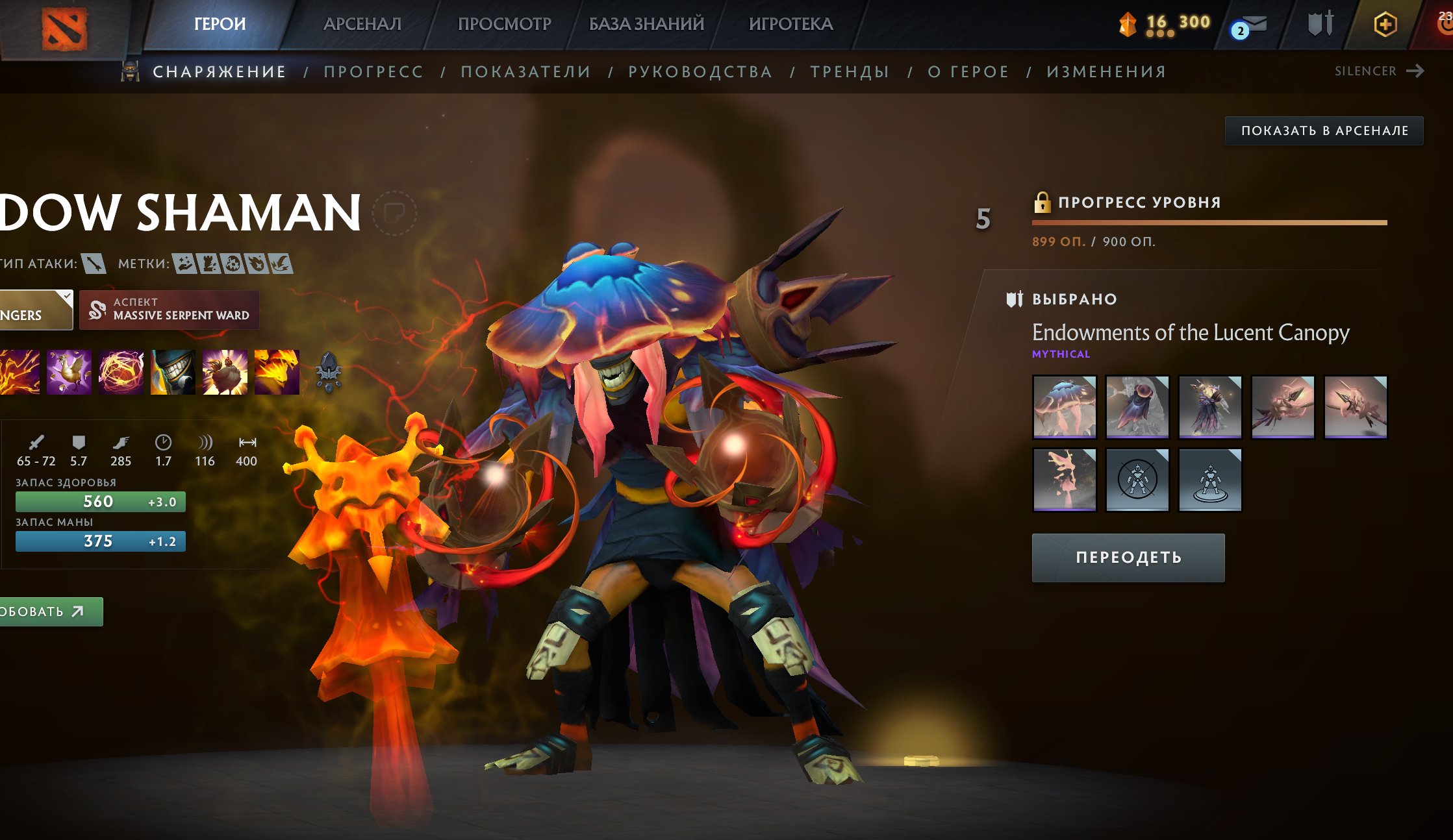The width and height of the screenshot is (1453, 840).
Task: Click the gold plus hexagon icon
Action: 1385,25
